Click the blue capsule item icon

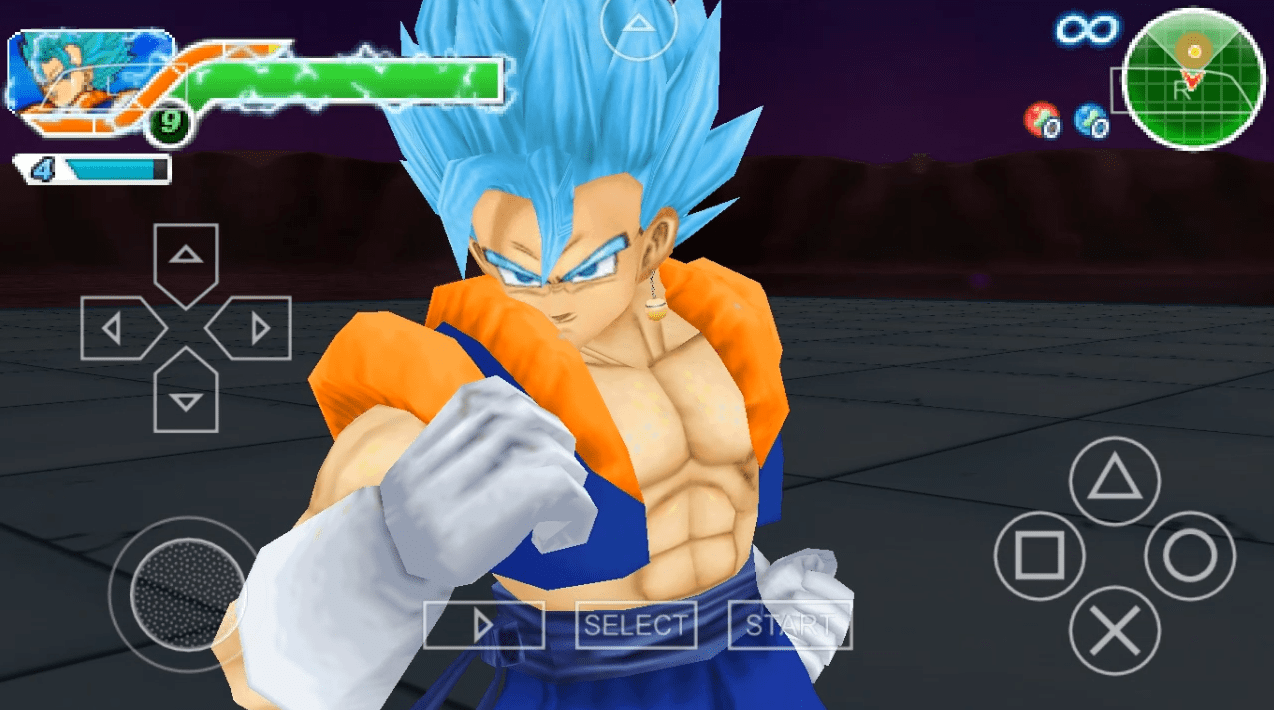pos(1090,120)
